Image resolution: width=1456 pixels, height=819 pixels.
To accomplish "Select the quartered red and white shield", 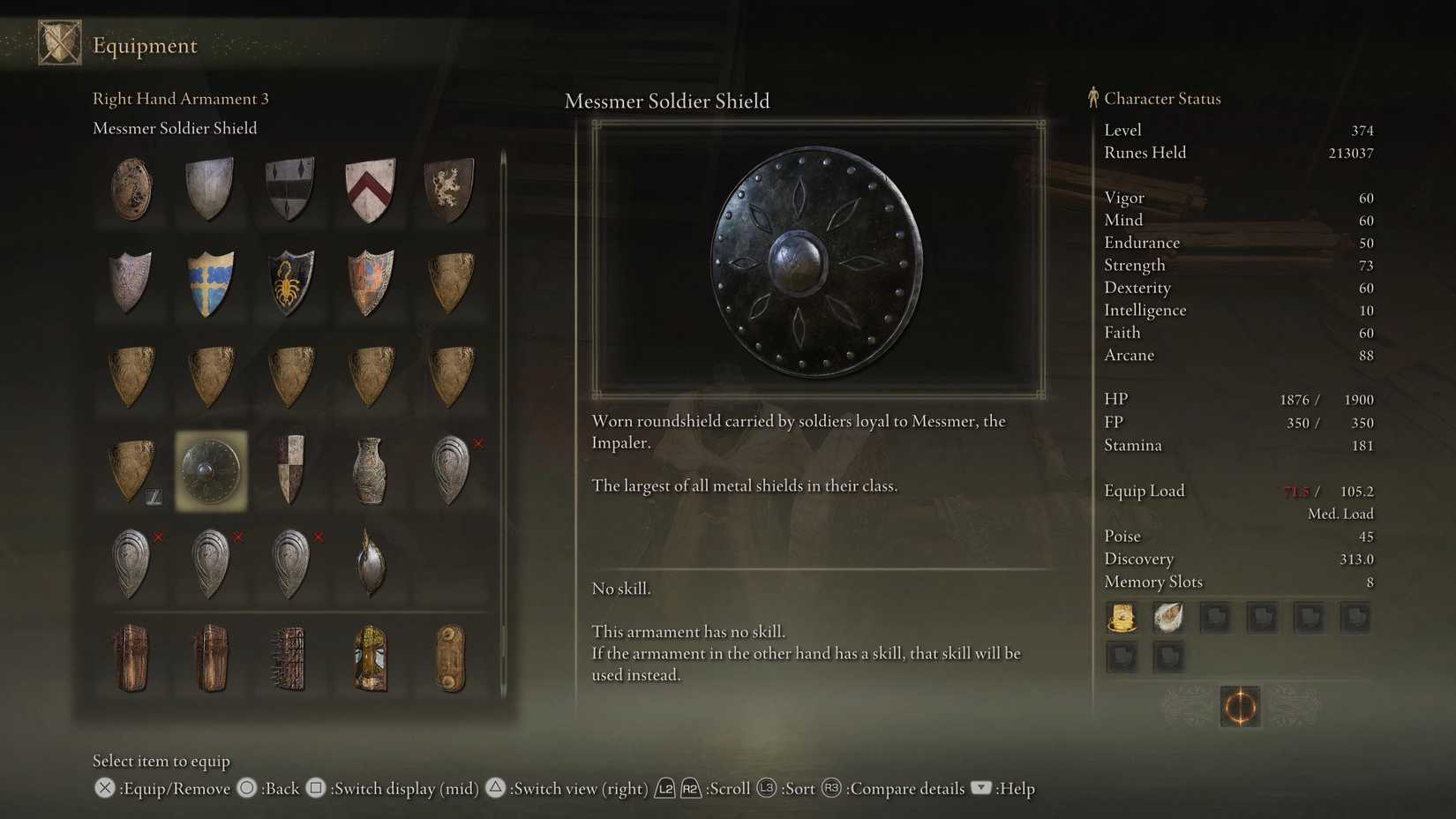I will [289, 469].
